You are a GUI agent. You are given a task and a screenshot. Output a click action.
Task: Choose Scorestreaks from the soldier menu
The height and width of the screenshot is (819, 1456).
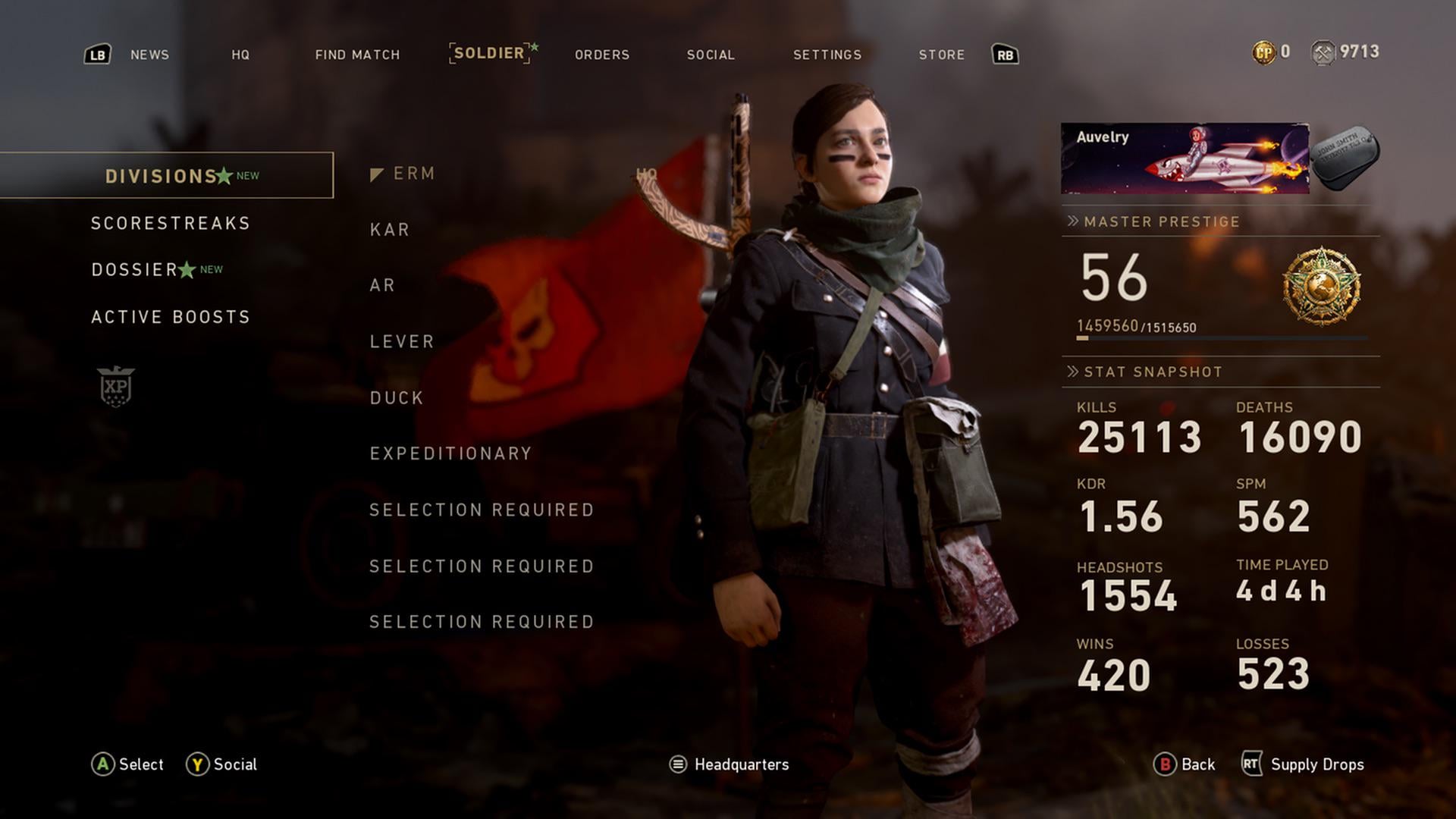tap(171, 223)
